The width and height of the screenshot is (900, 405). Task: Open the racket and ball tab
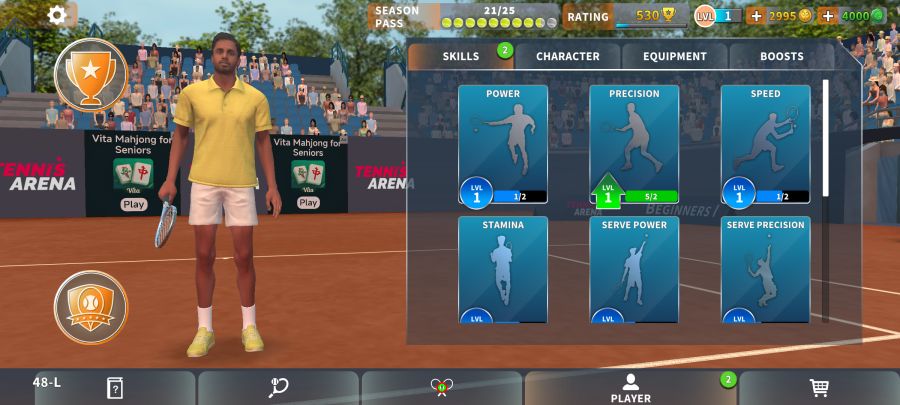278,388
